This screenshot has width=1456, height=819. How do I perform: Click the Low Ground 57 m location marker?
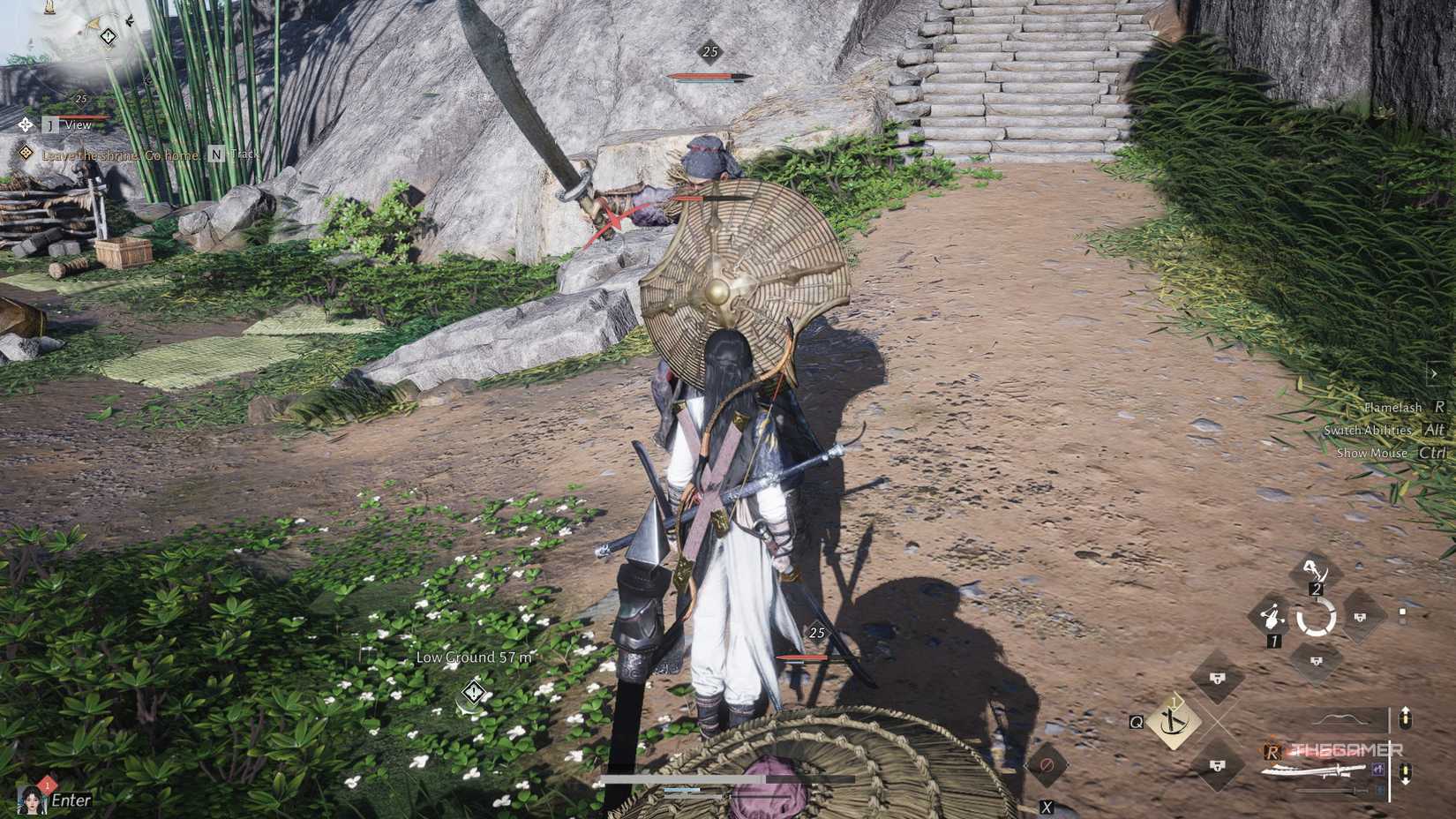pos(474,657)
